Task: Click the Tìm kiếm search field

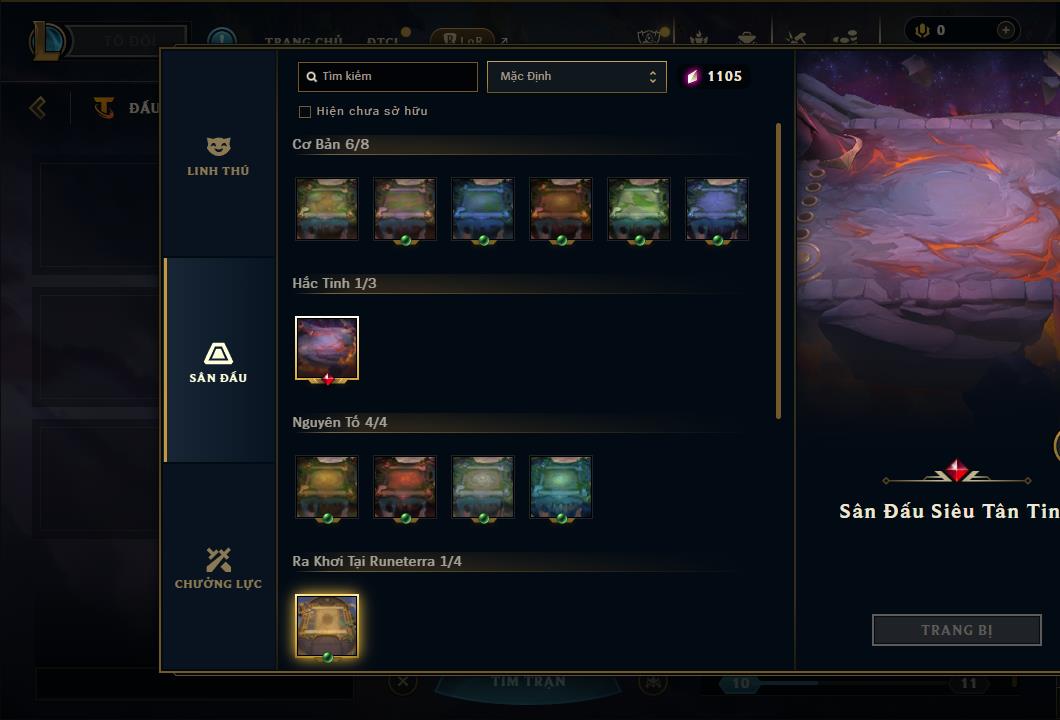Action: point(388,77)
